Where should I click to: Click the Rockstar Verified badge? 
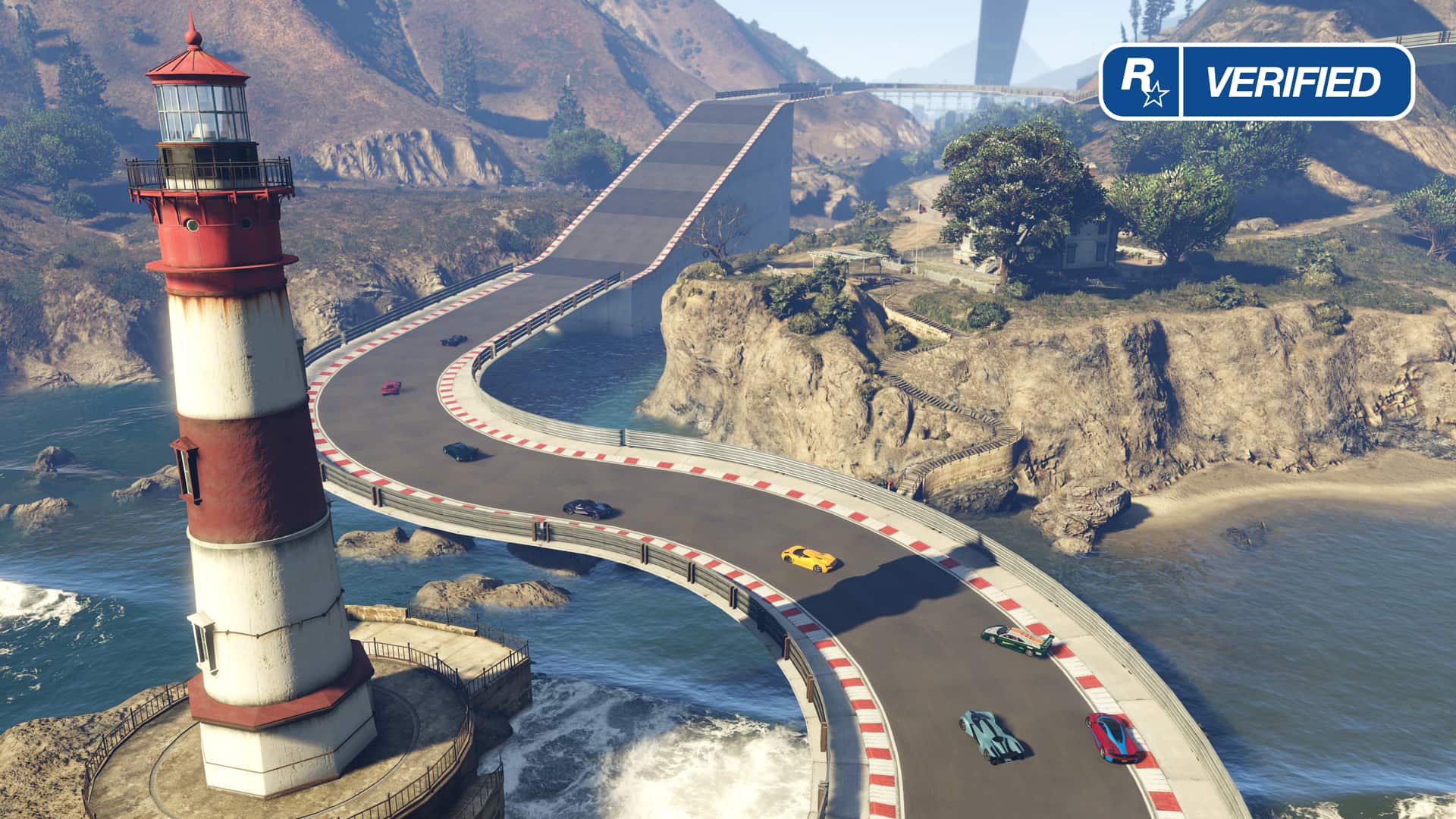1257,82
